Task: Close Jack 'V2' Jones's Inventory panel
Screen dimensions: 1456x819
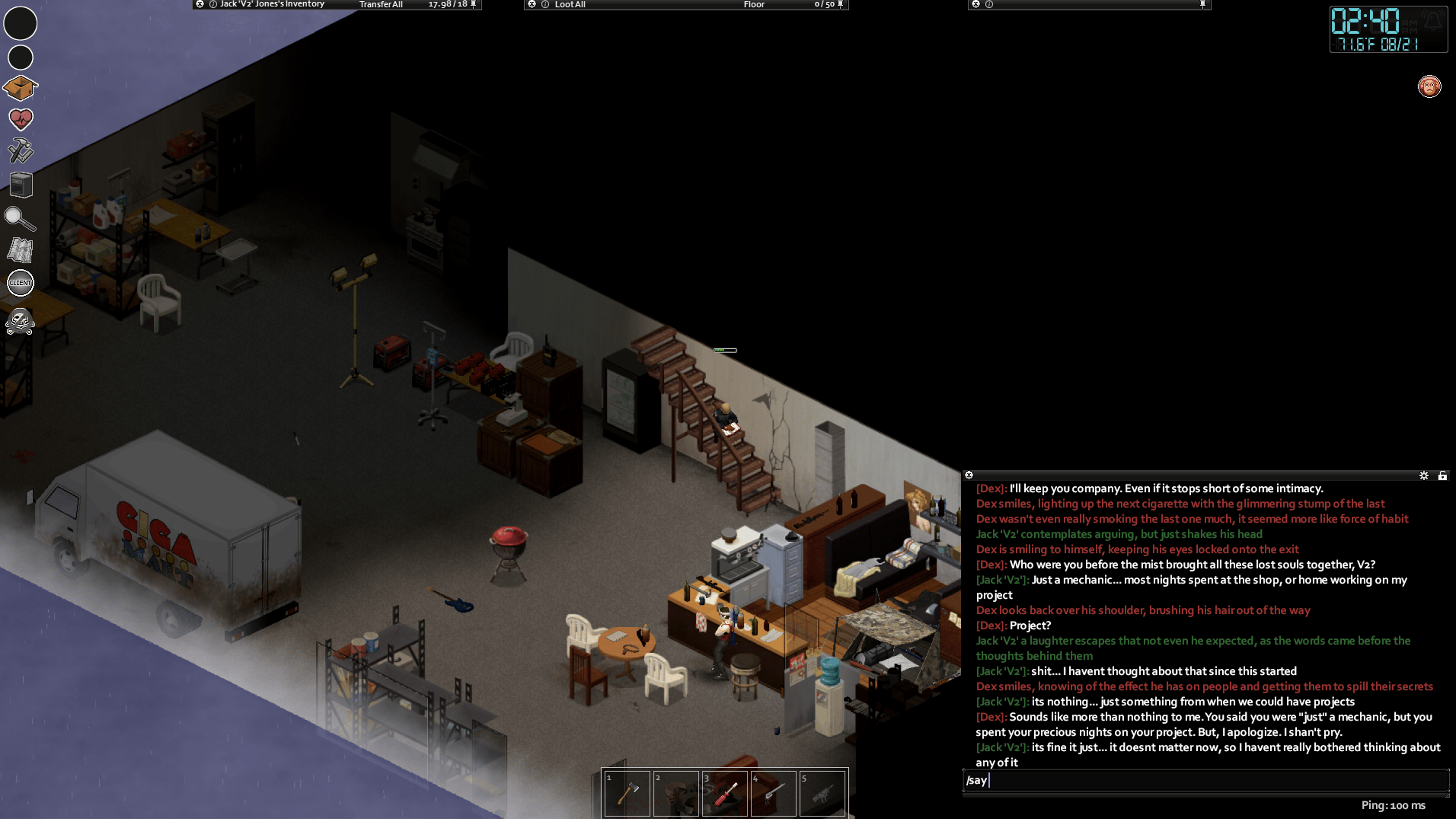Action: pos(200,4)
